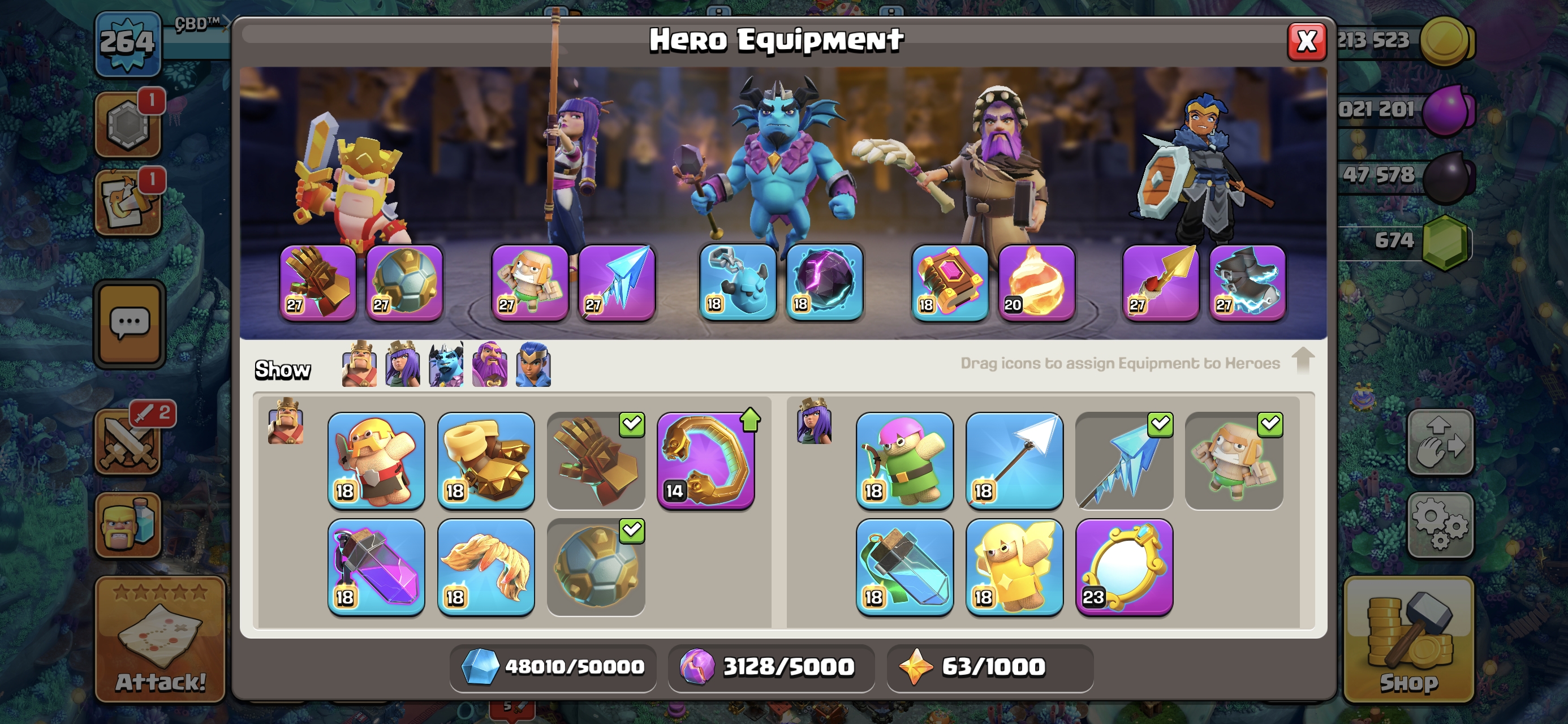Show Barbarian King equipment filter

tap(359, 365)
